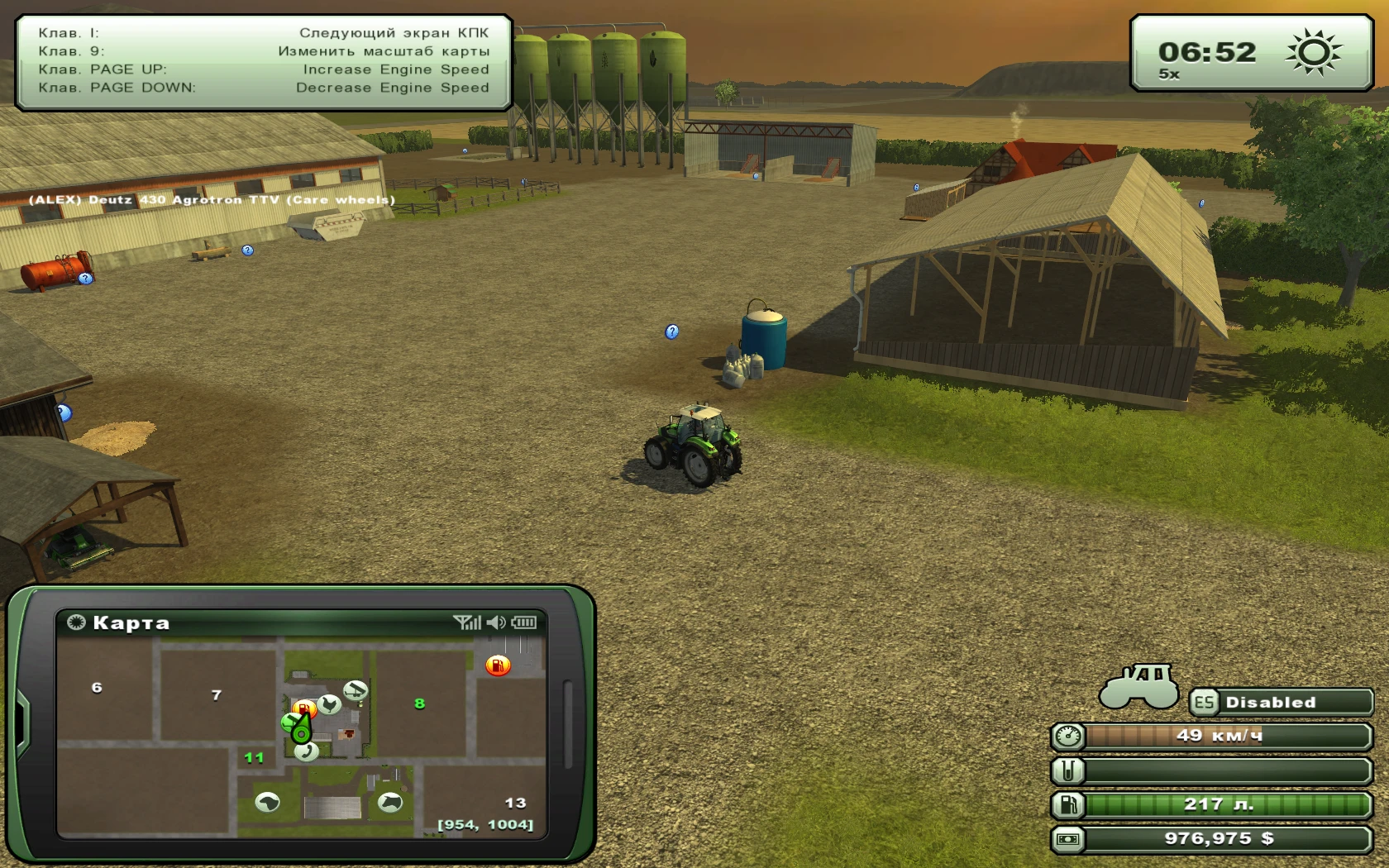Click the orange fuel pump icon on minimap

point(498,664)
